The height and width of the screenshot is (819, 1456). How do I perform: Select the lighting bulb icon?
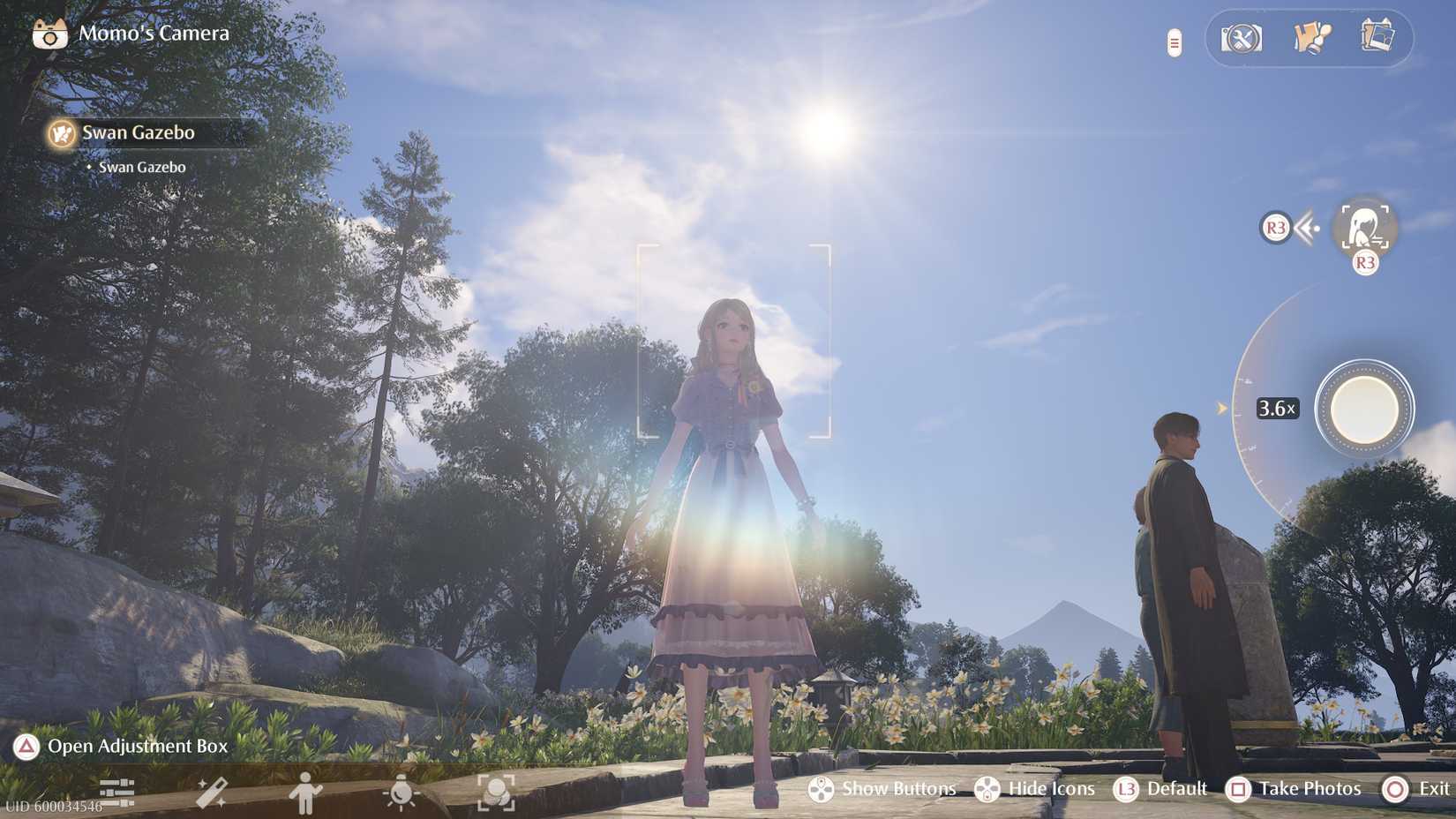click(402, 793)
